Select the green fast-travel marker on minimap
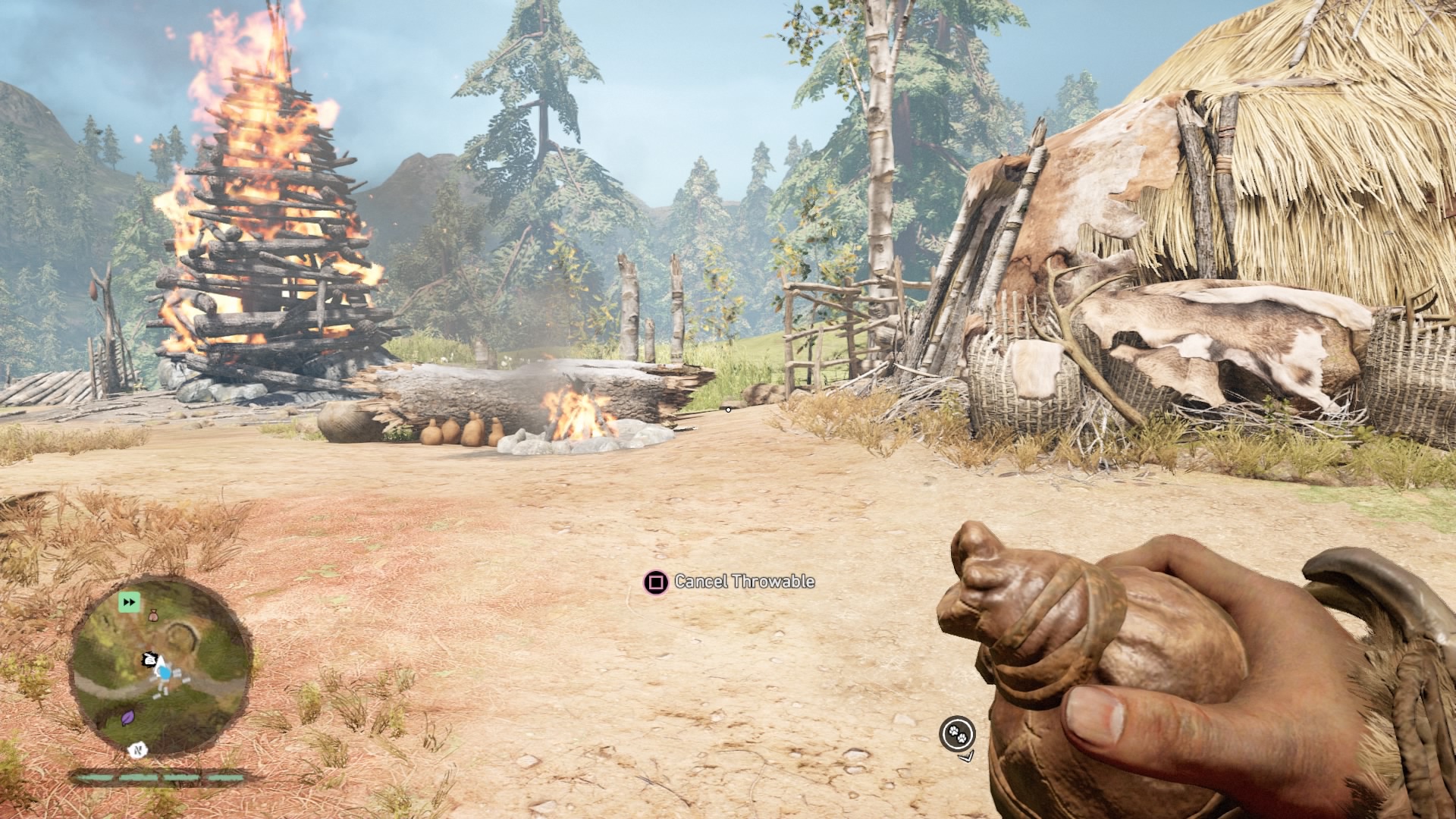Viewport: 1456px width, 819px height. click(x=129, y=603)
